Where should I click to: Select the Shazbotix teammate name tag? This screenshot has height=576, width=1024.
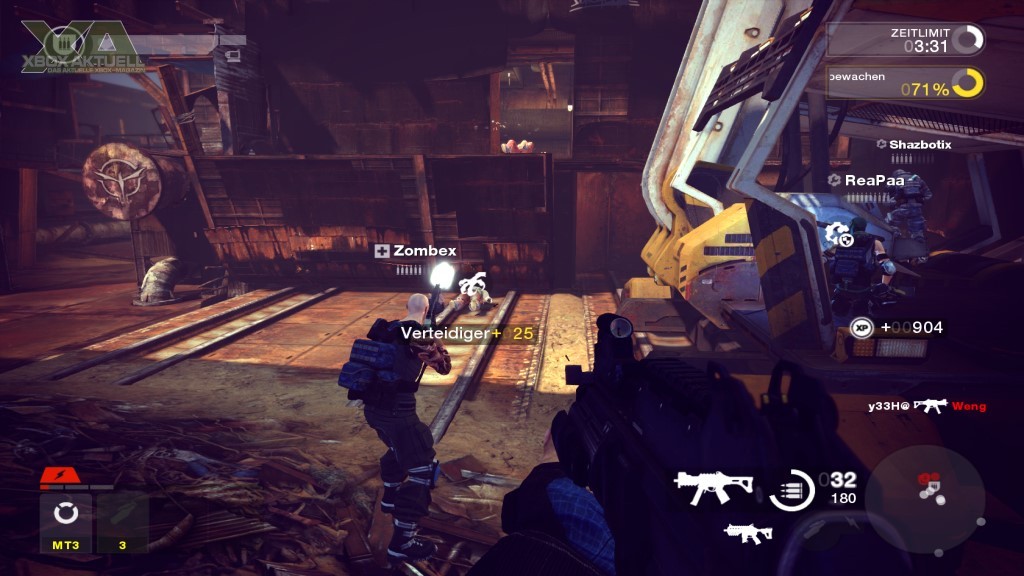click(914, 144)
